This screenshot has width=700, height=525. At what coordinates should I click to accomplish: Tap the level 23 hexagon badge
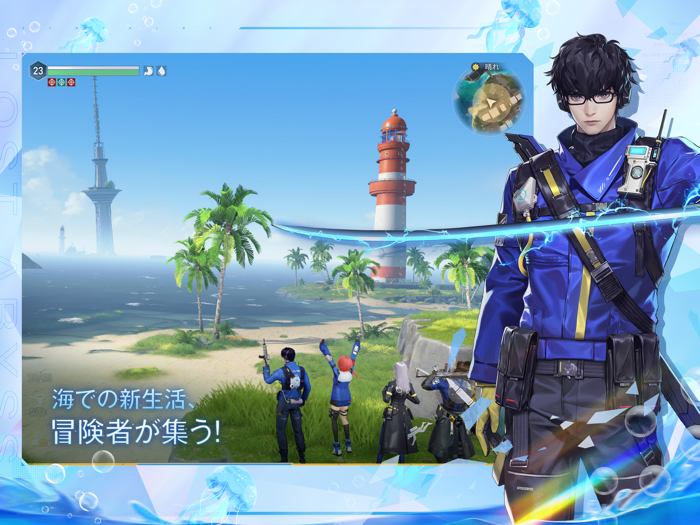[38, 70]
